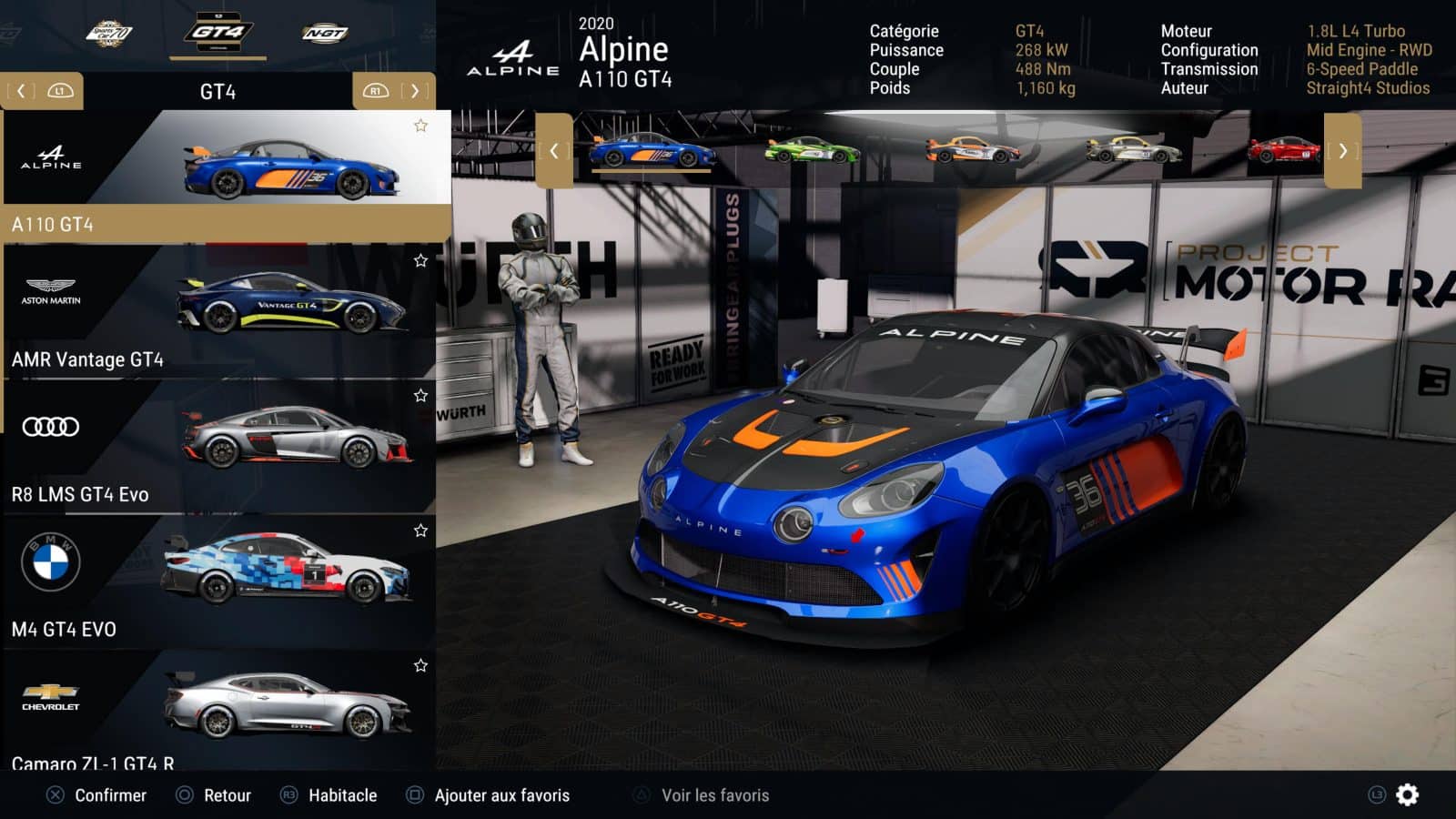Viewport: 1456px width, 819px height.
Task: Switch to the GT4 class tab
Action: click(217, 34)
